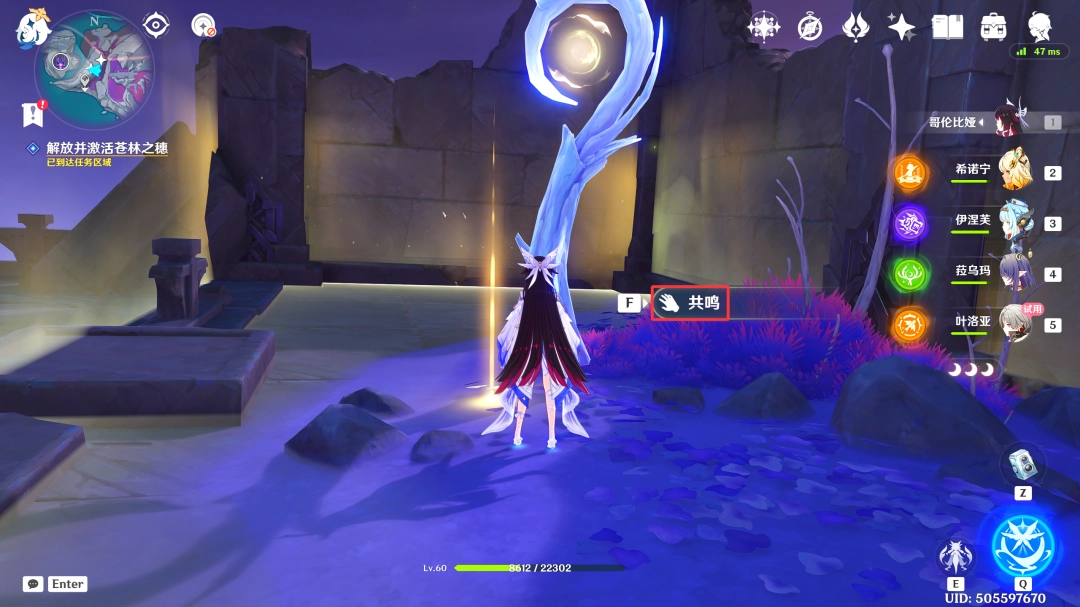Switch to party member 菈乌玛

[x=1016, y=273]
